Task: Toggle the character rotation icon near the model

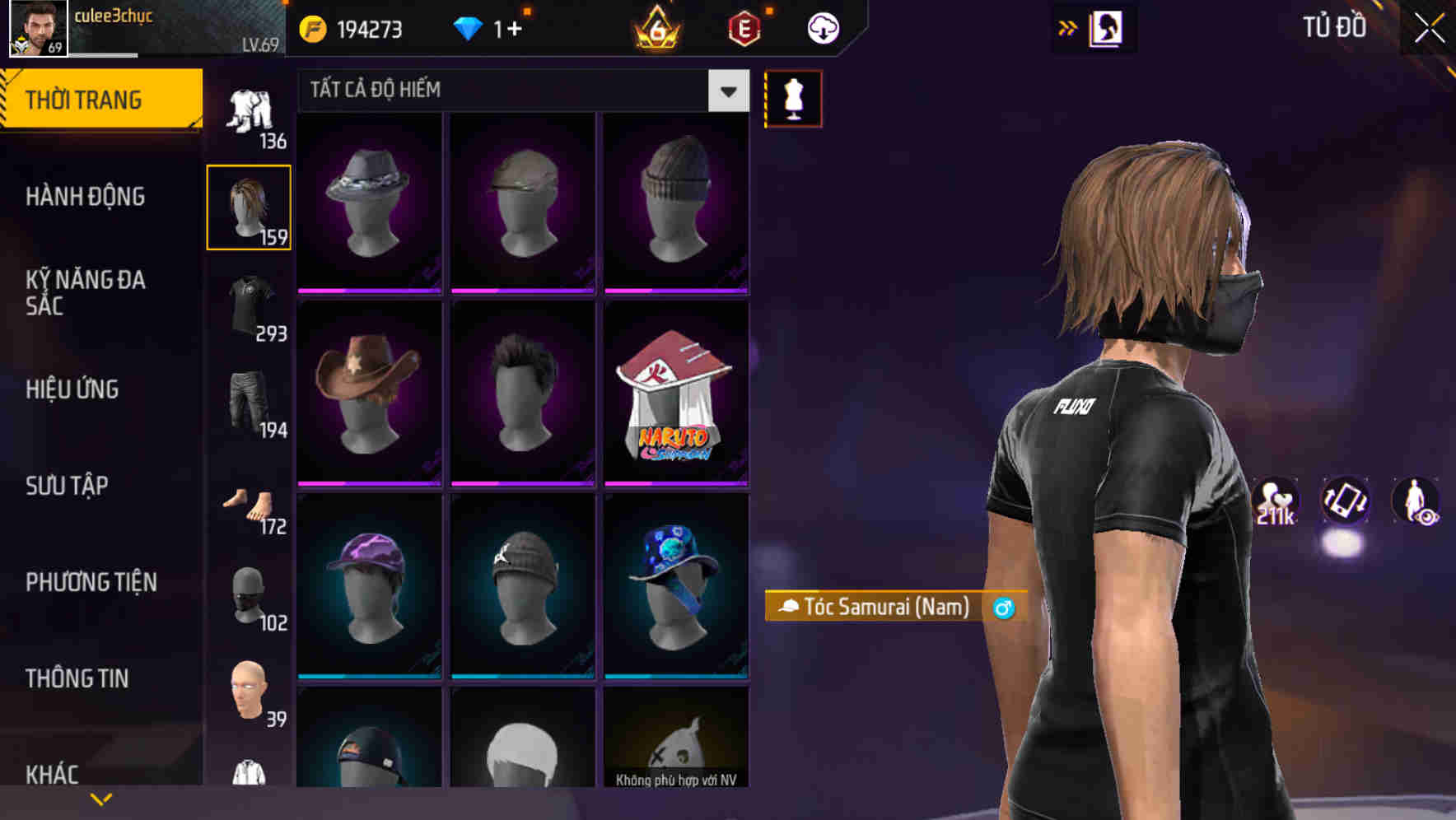Action: [1344, 503]
